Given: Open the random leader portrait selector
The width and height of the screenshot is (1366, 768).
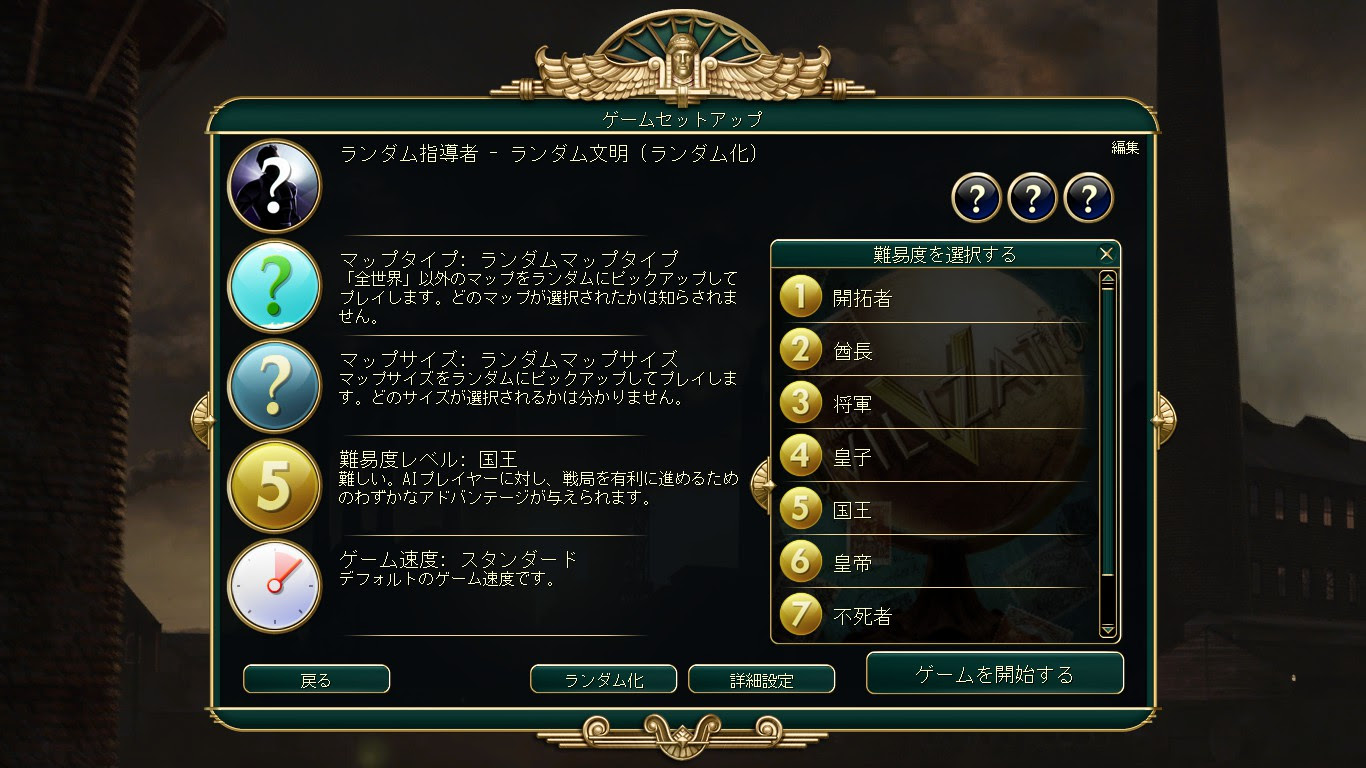Looking at the screenshot, I should pos(274,186).
